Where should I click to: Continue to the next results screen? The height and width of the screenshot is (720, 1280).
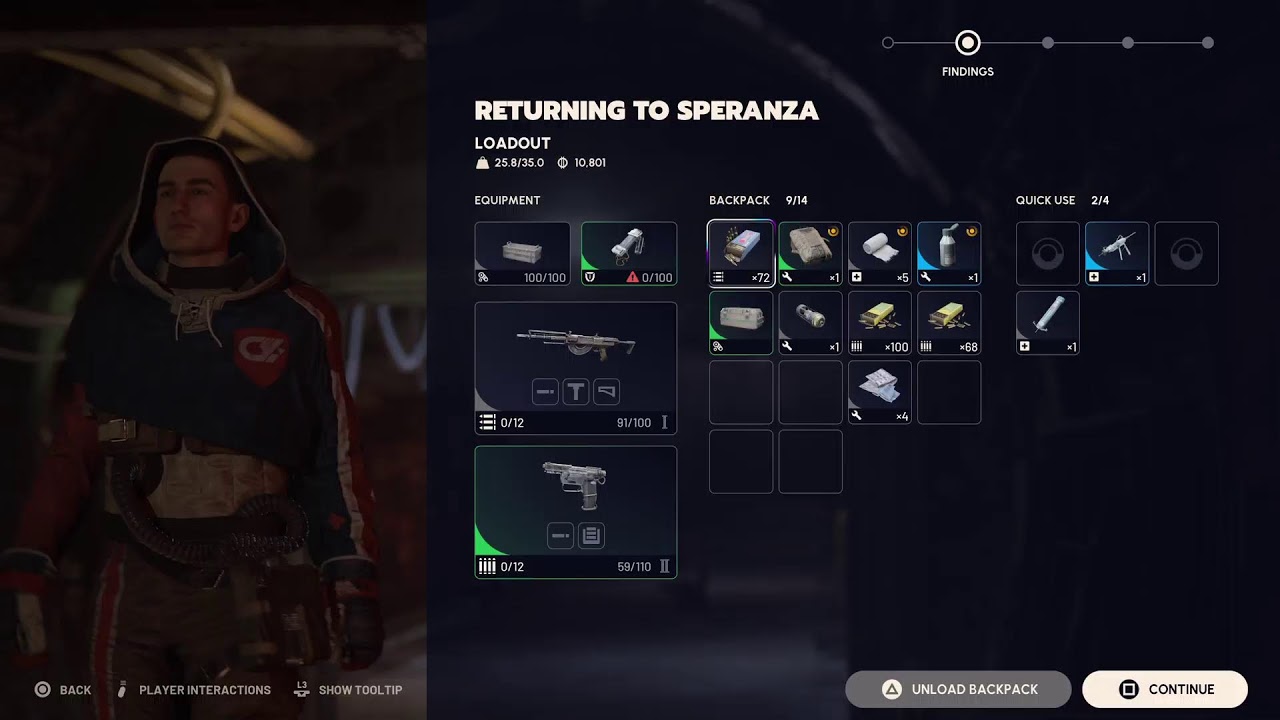(x=1164, y=689)
